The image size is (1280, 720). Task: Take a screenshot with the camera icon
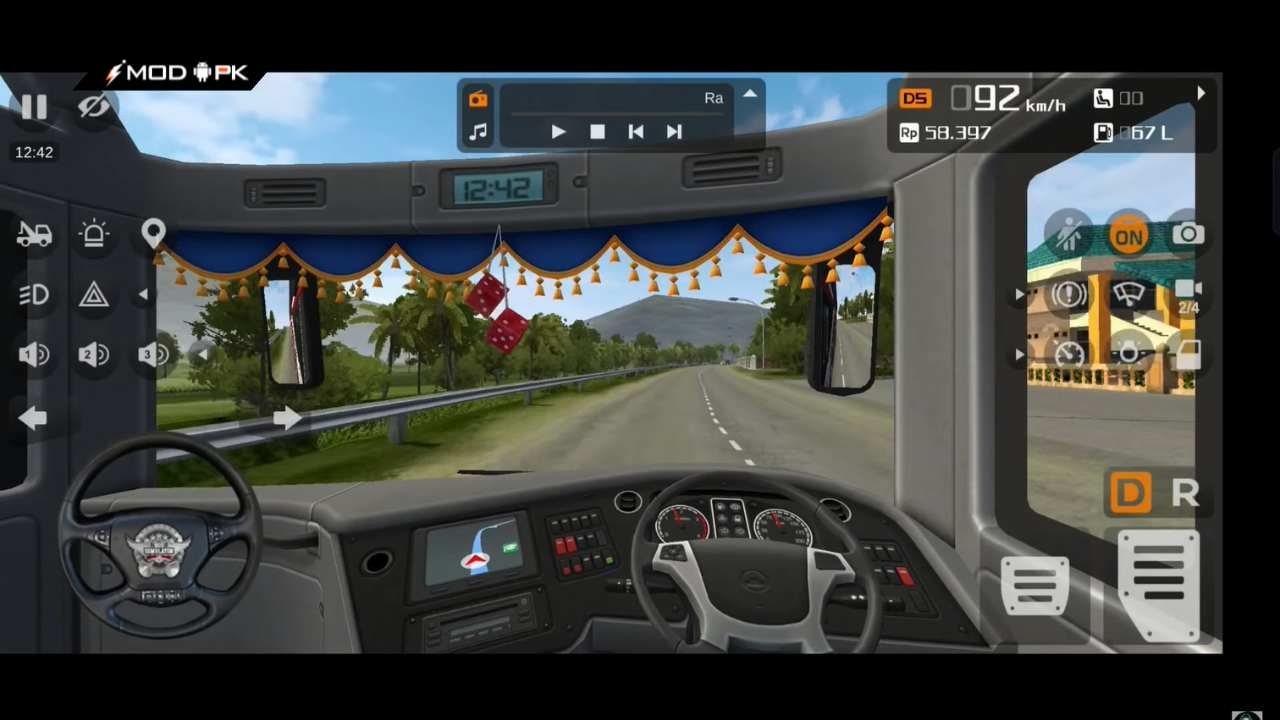[x=1188, y=235]
